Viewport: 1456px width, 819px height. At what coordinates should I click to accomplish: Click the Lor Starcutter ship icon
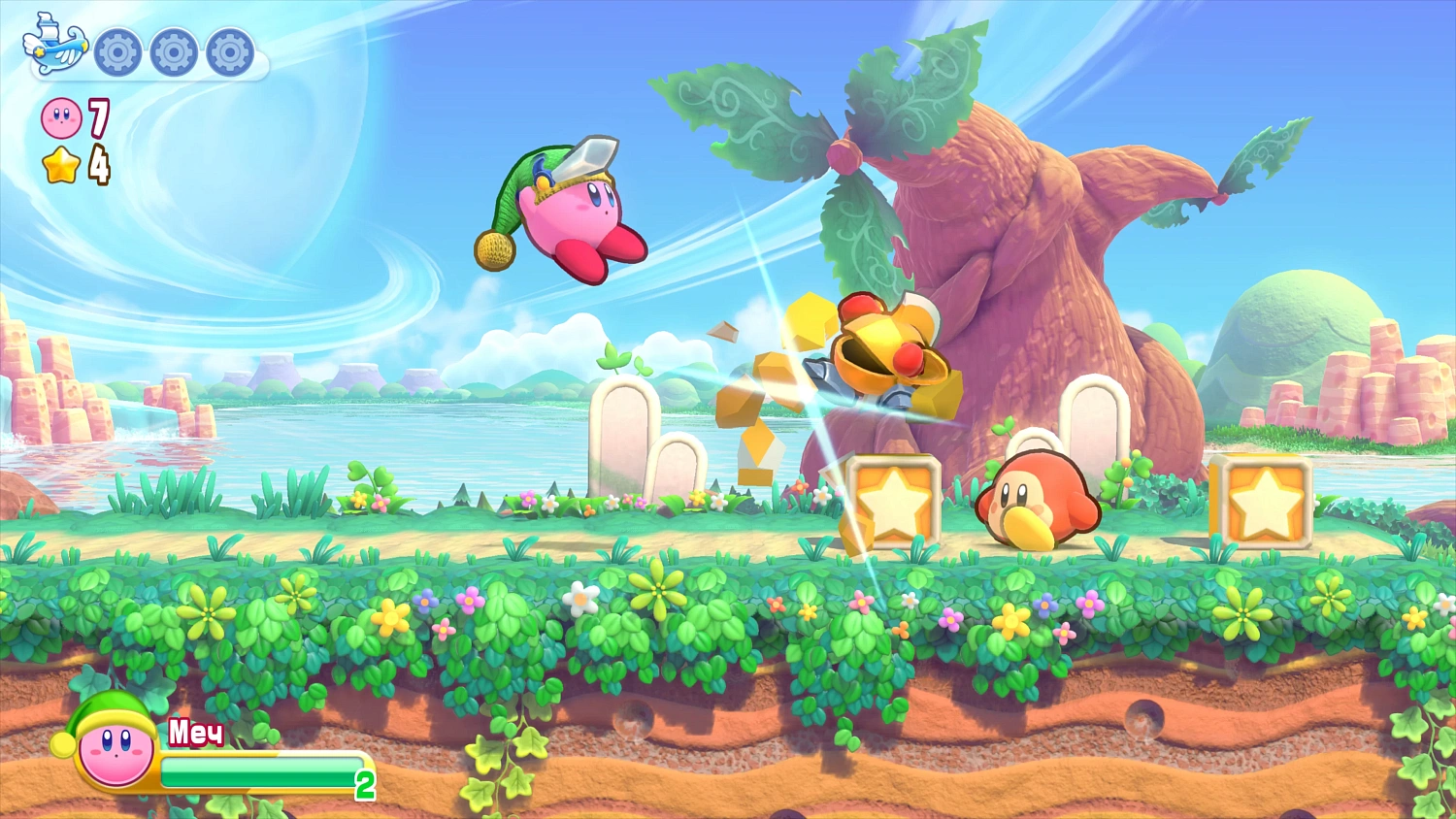(50, 46)
